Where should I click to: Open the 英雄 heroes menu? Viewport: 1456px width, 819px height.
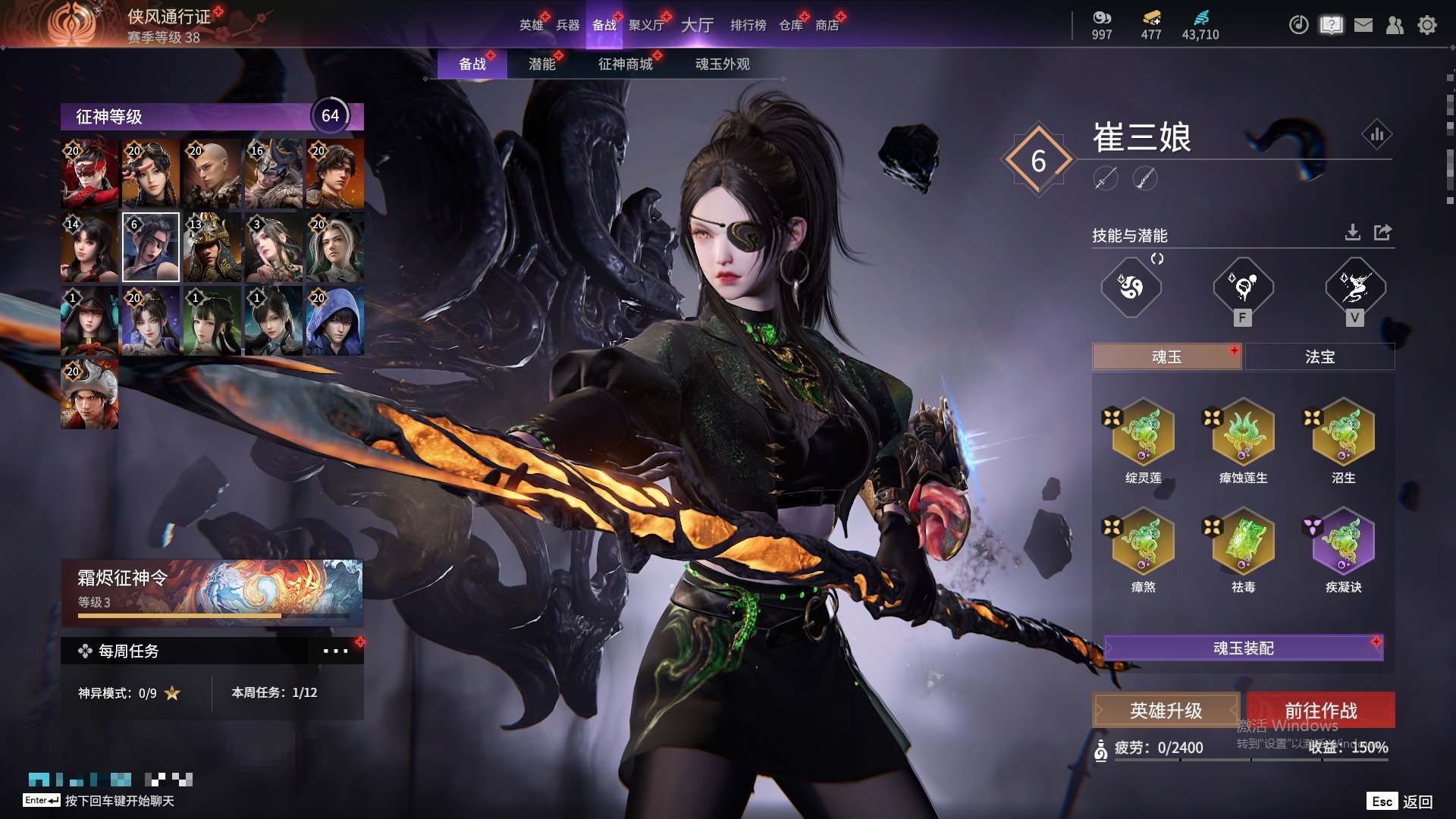pos(531,25)
